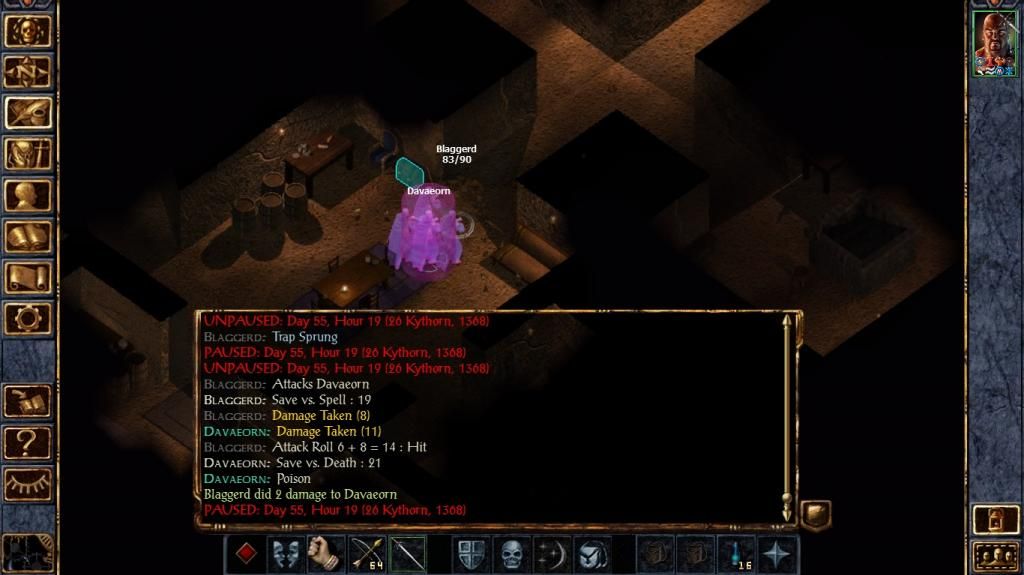The height and width of the screenshot is (575, 1024).
Task: Open the character record (bust icon)
Action: point(28,194)
